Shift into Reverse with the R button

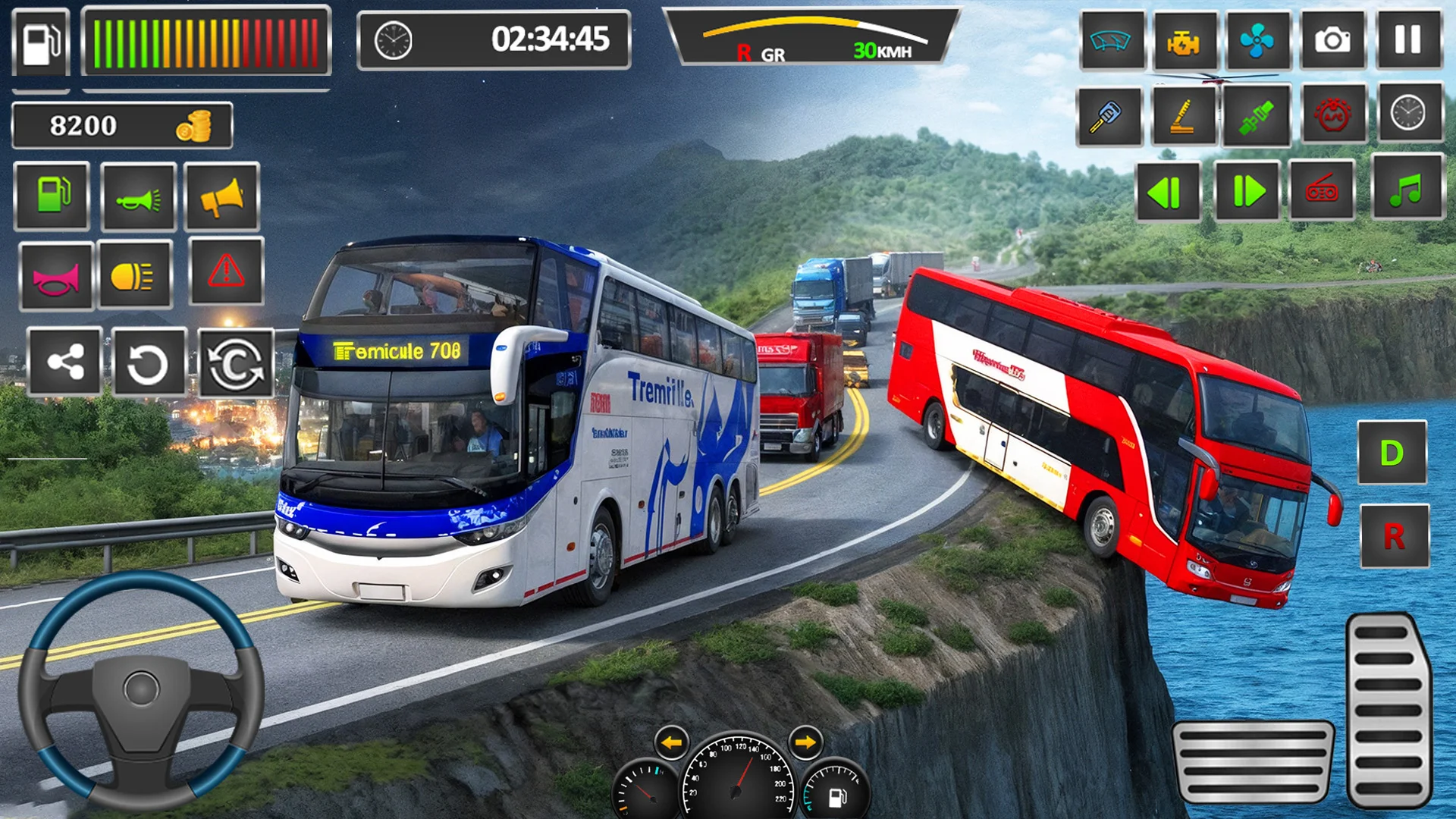coord(1394,536)
